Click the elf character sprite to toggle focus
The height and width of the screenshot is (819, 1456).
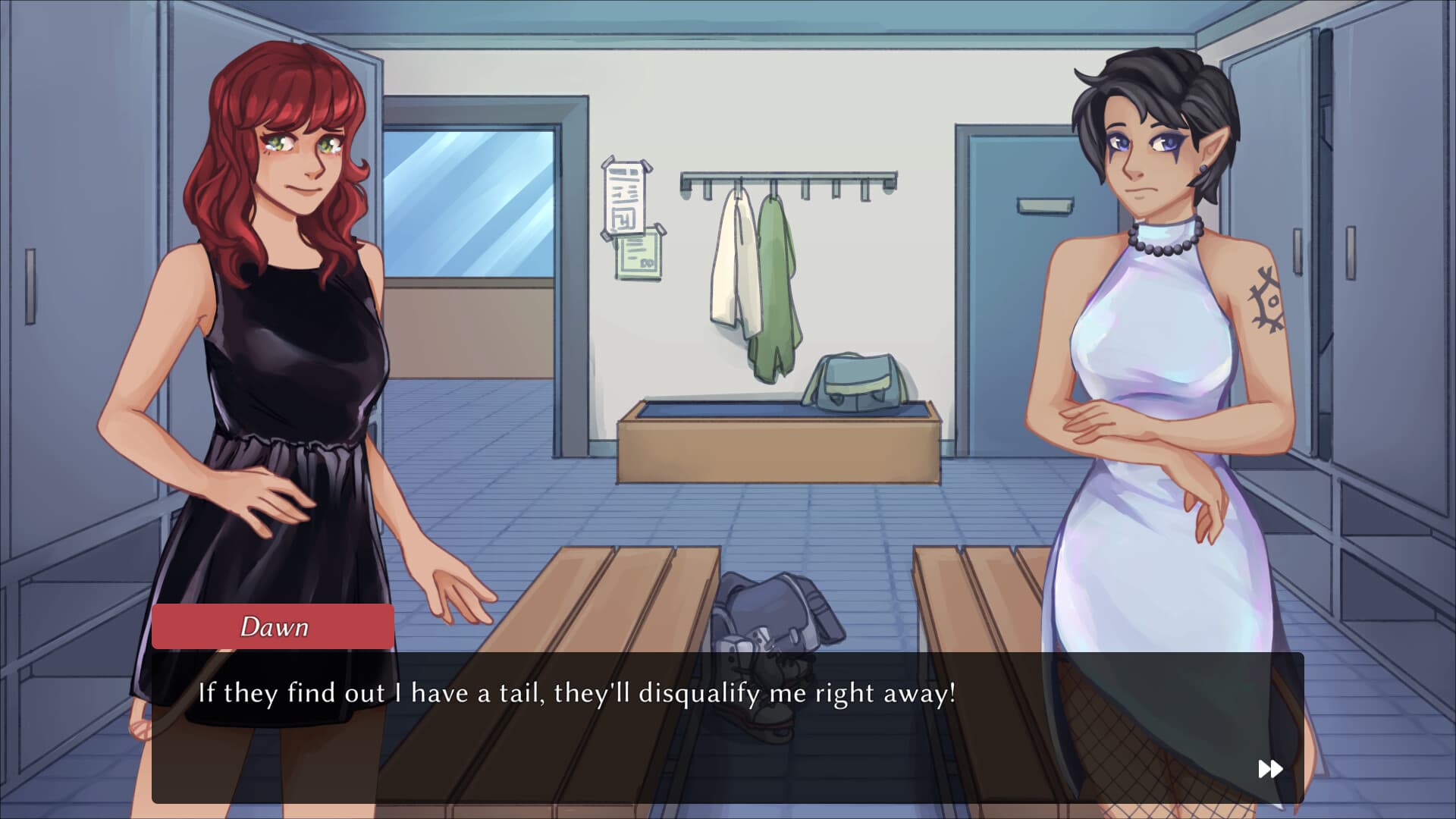point(1153,341)
